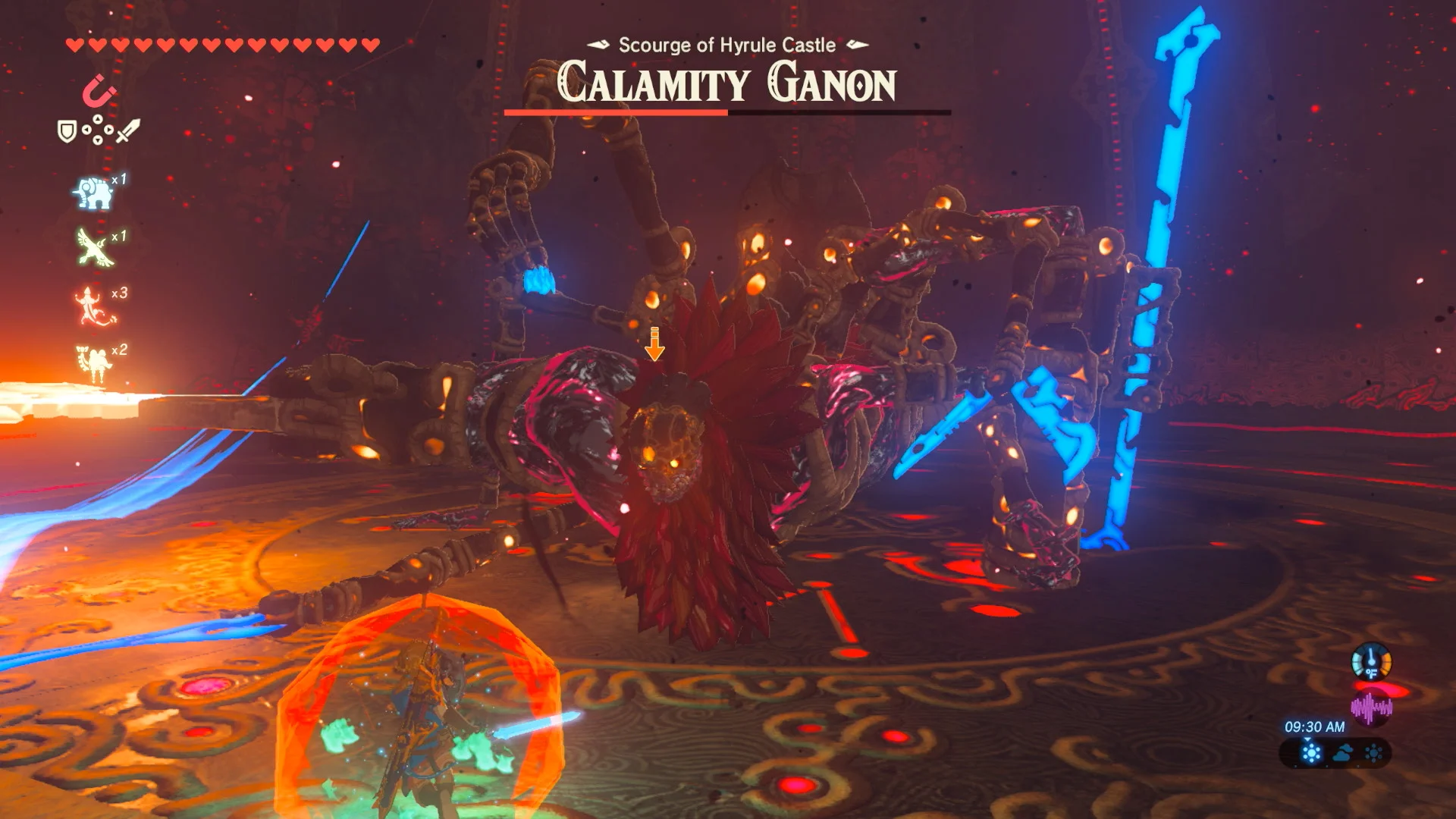Click the purple noise level meter

pyautogui.click(x=1371, y=708)
